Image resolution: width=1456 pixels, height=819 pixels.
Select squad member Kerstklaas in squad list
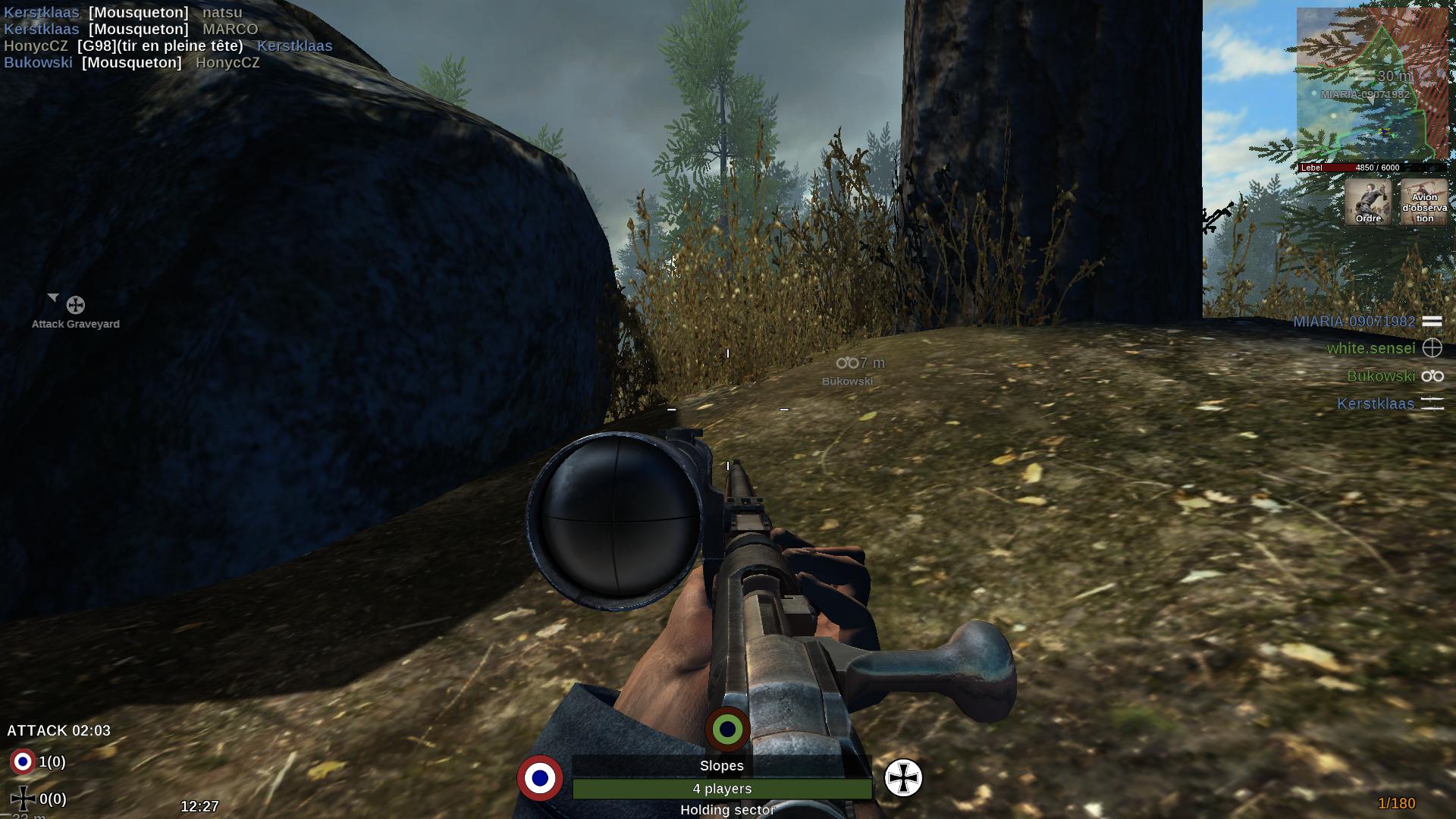tap(1376, 403)
